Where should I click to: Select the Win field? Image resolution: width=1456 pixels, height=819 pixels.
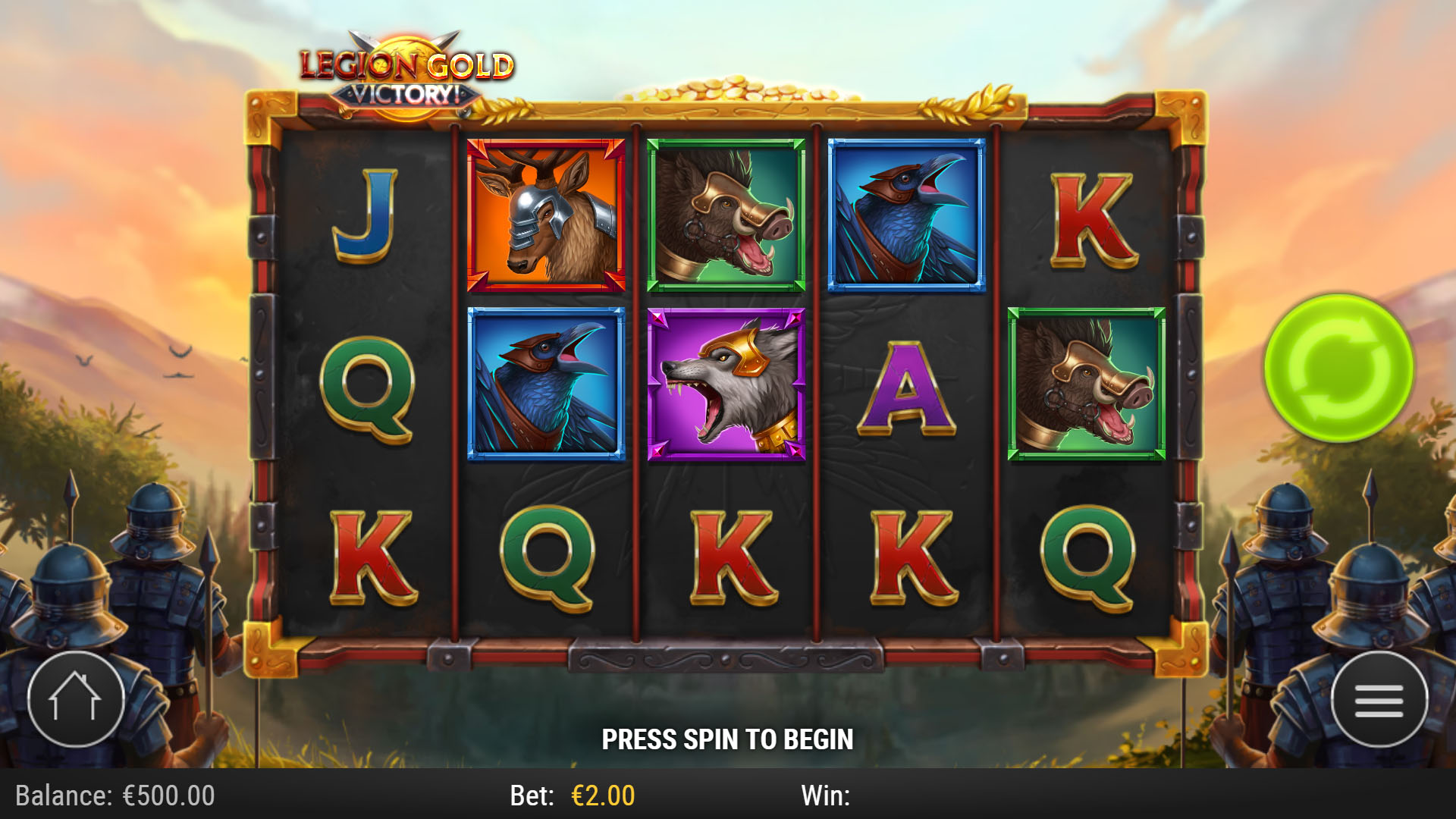pyautogui.click(x=827, y=796)
